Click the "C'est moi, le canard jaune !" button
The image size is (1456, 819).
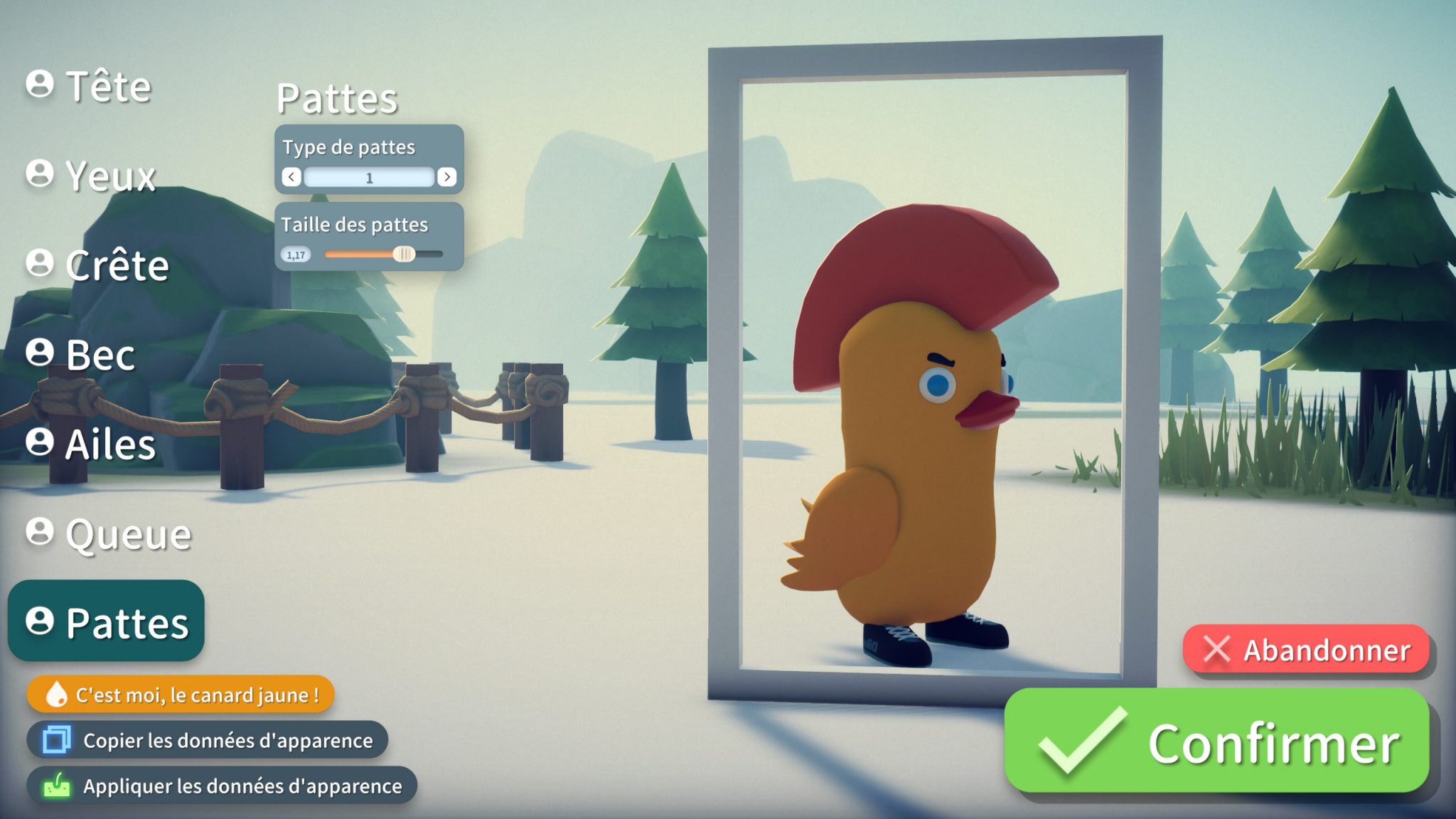coord(181,695)
